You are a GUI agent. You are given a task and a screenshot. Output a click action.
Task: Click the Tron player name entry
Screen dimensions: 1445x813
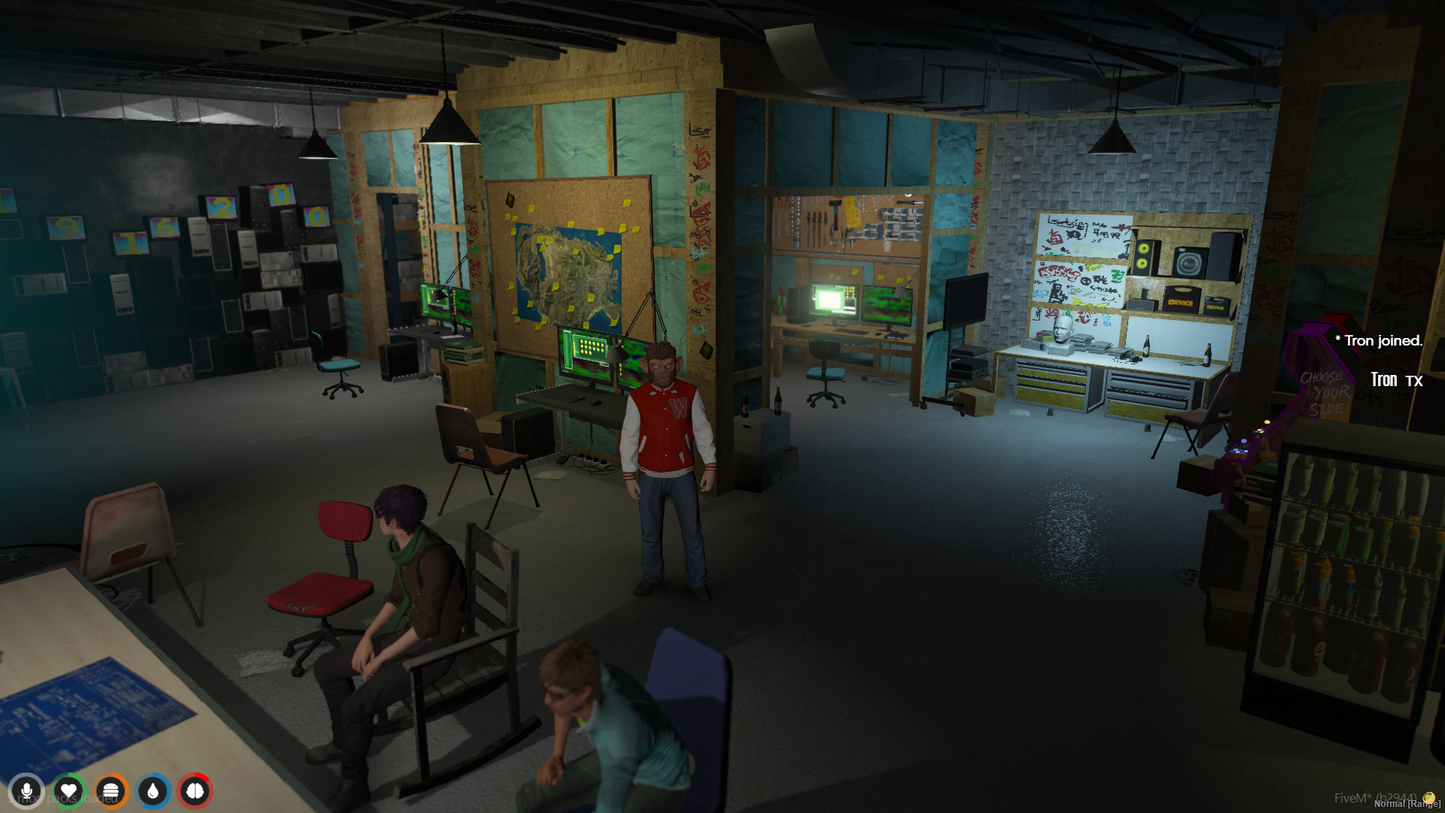click(x=1384, y=380)
